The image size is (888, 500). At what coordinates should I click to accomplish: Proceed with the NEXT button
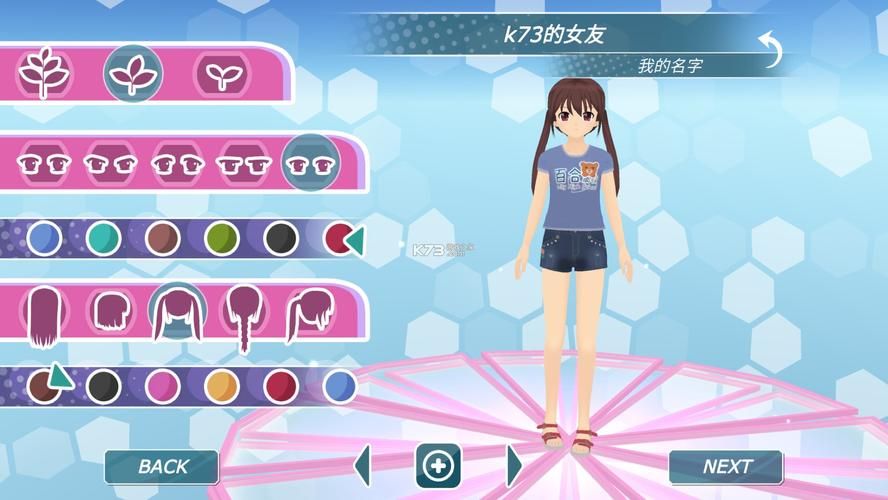726,466
